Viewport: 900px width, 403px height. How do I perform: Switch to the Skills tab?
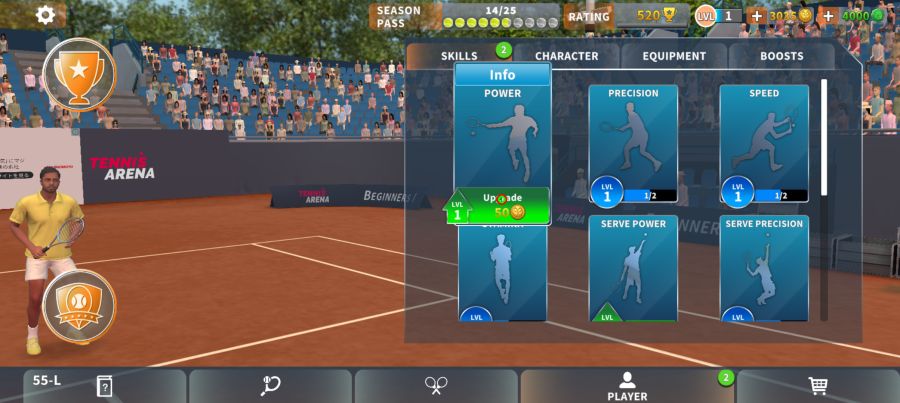tap(460, 56)
